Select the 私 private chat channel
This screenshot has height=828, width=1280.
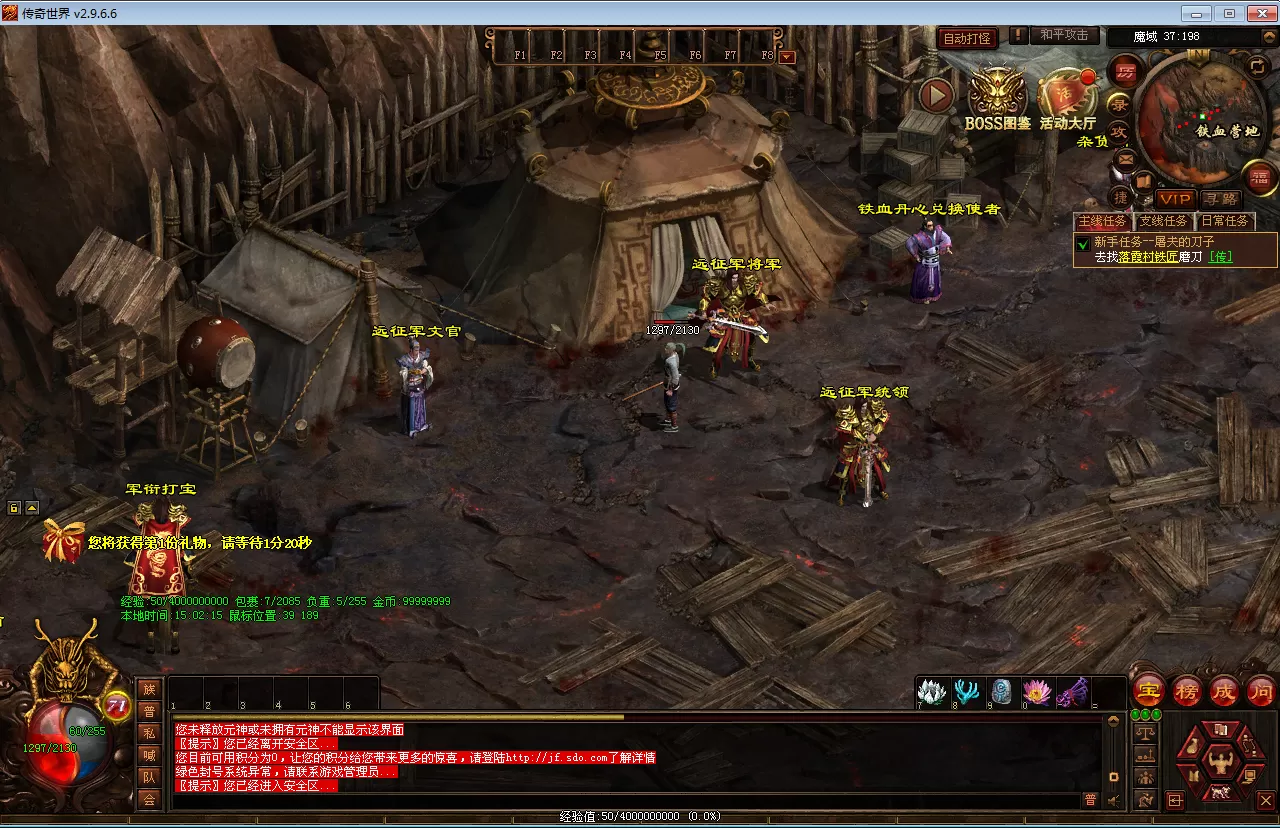tap(149, 732)
